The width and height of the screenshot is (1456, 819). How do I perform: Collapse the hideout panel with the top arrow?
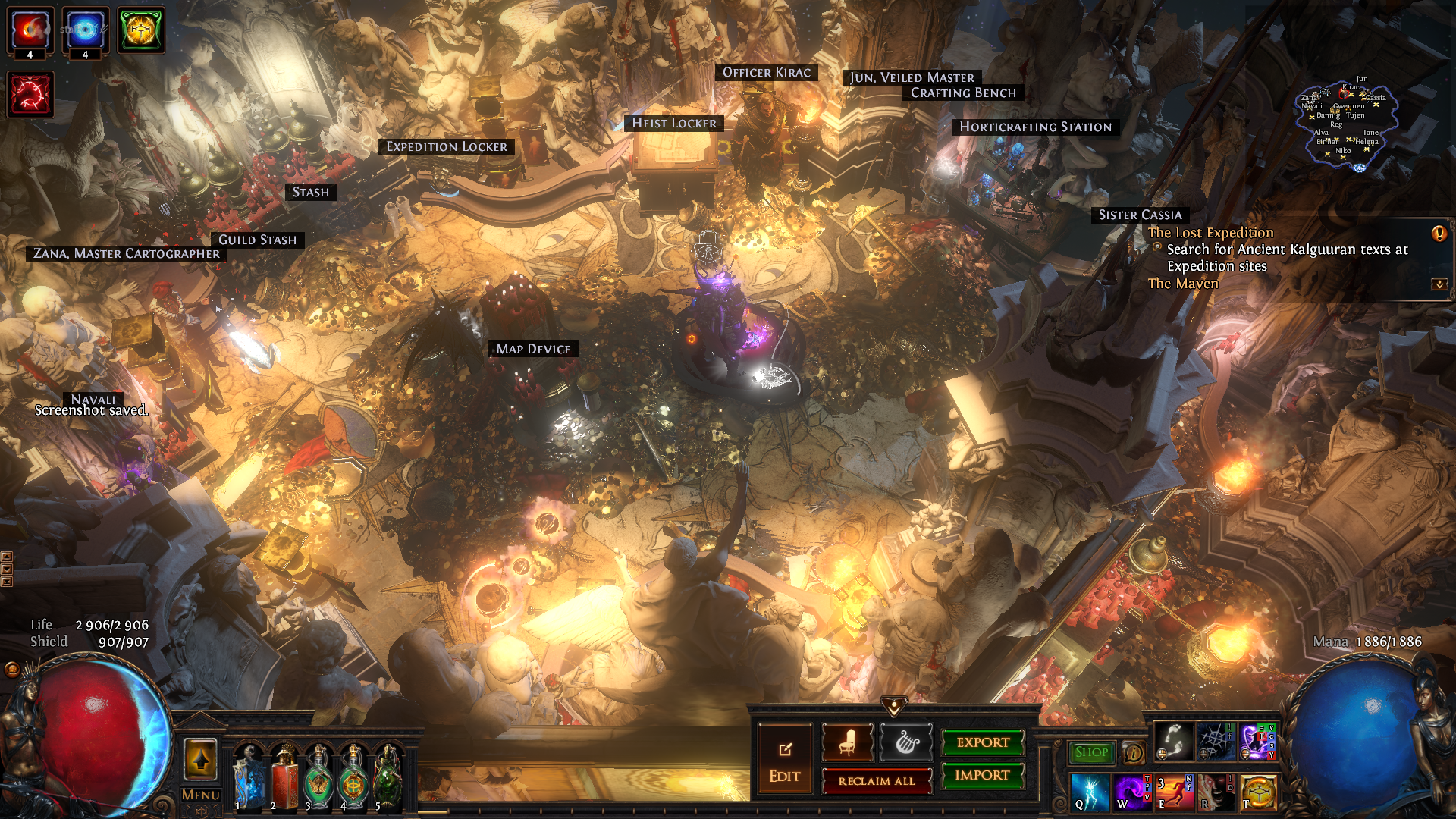click(894, 707)
